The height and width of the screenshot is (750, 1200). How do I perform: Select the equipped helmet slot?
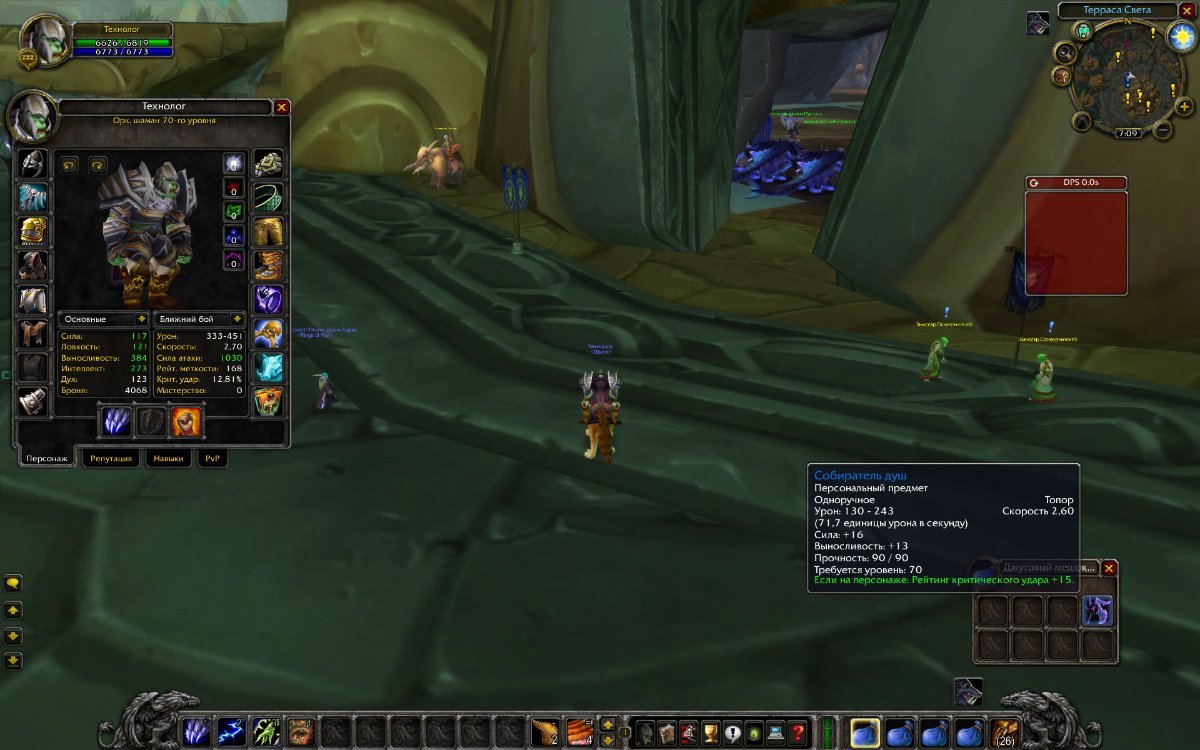(32, 163)
